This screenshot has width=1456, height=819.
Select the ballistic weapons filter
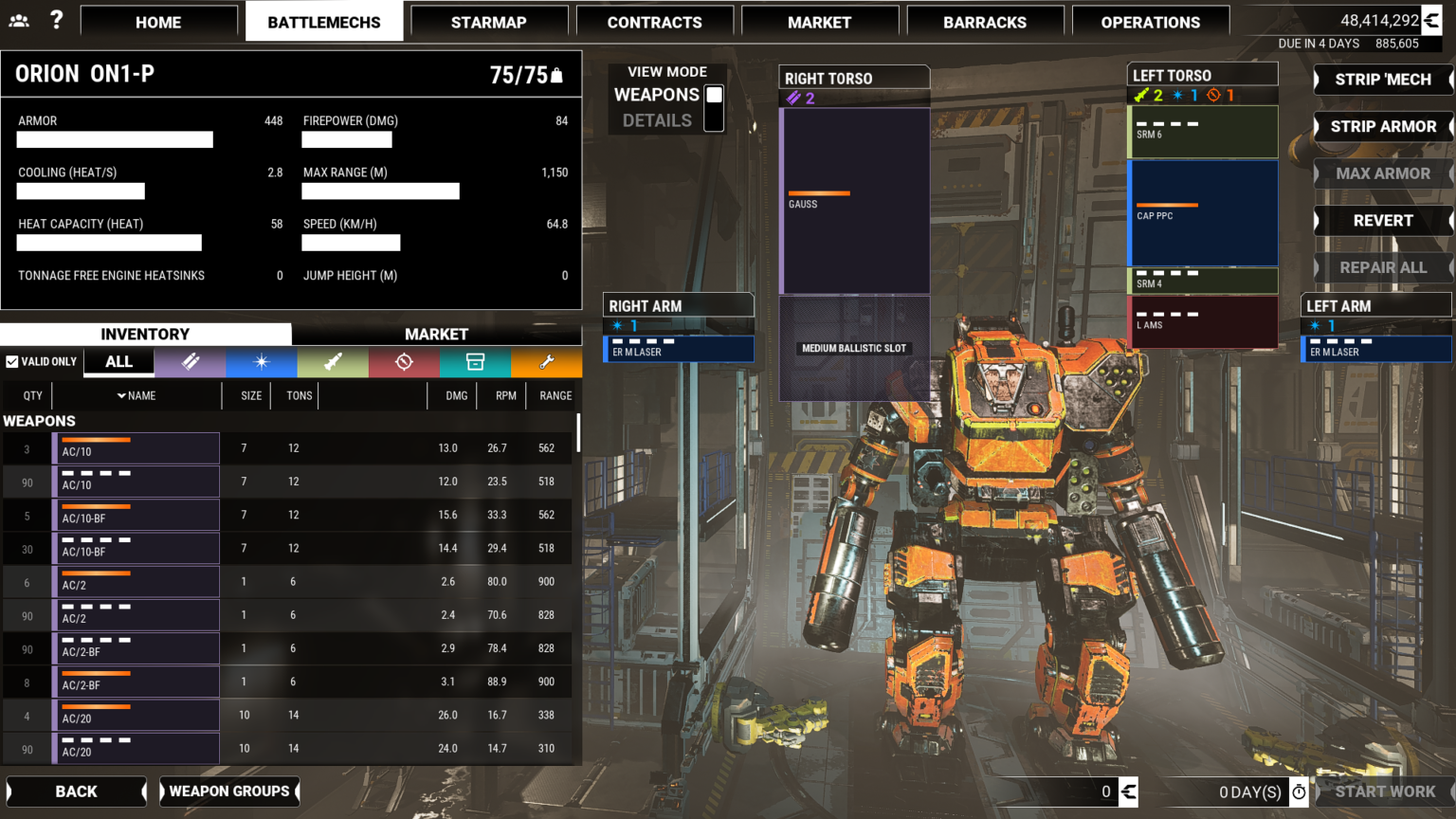[190, 362]
